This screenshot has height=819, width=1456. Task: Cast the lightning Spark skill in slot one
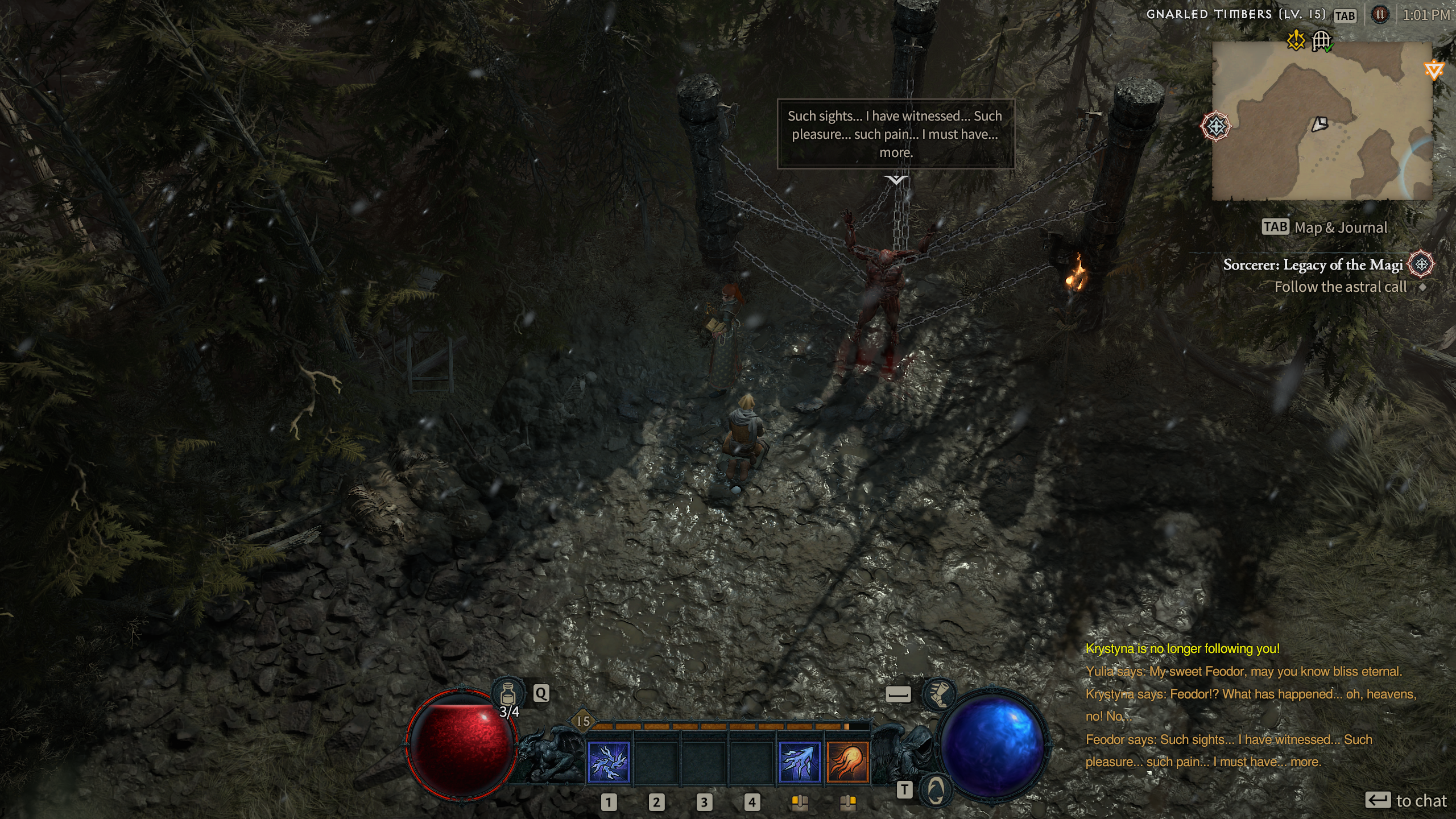pos(609,762)
